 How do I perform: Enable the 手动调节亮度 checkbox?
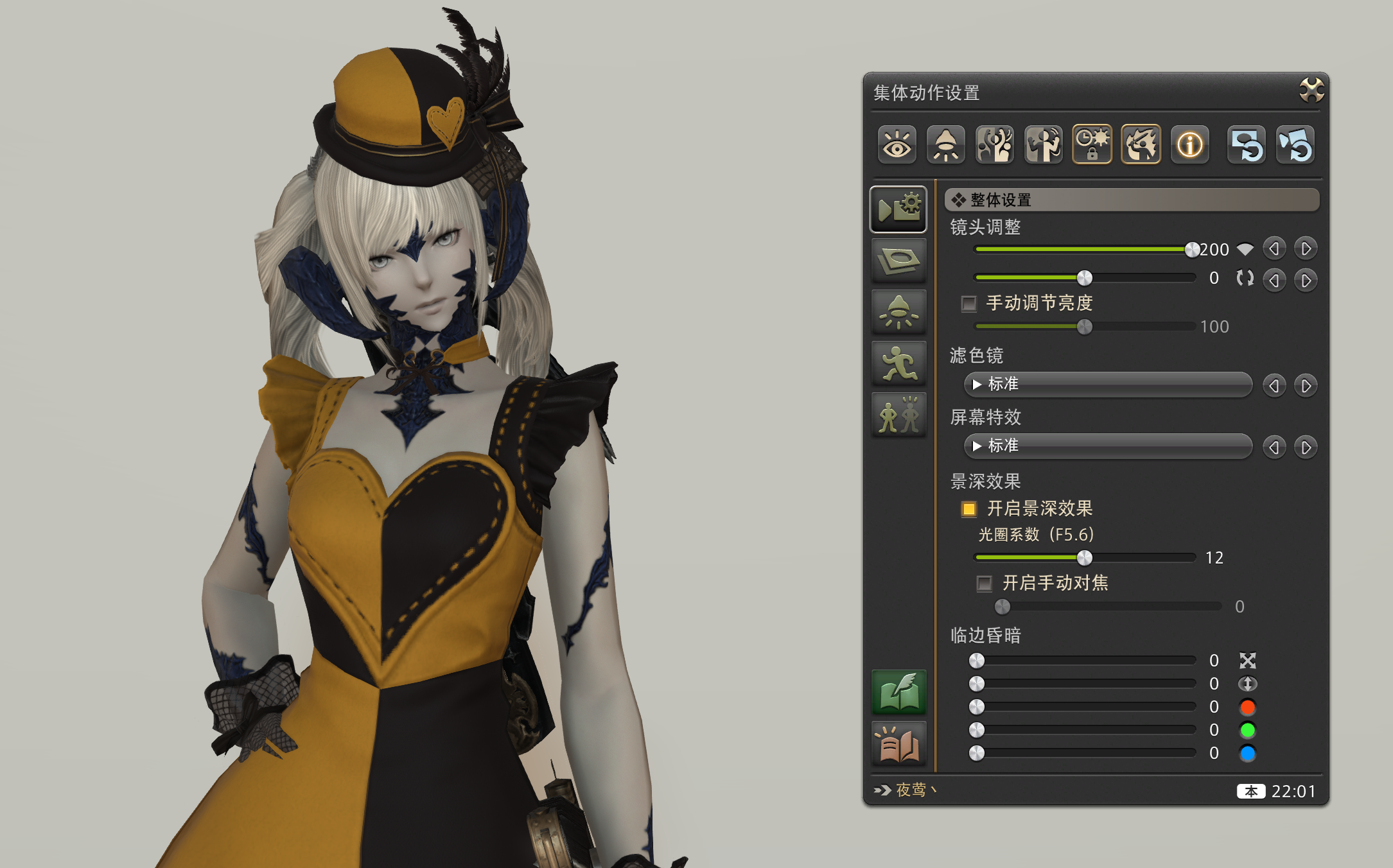(968, 304)
